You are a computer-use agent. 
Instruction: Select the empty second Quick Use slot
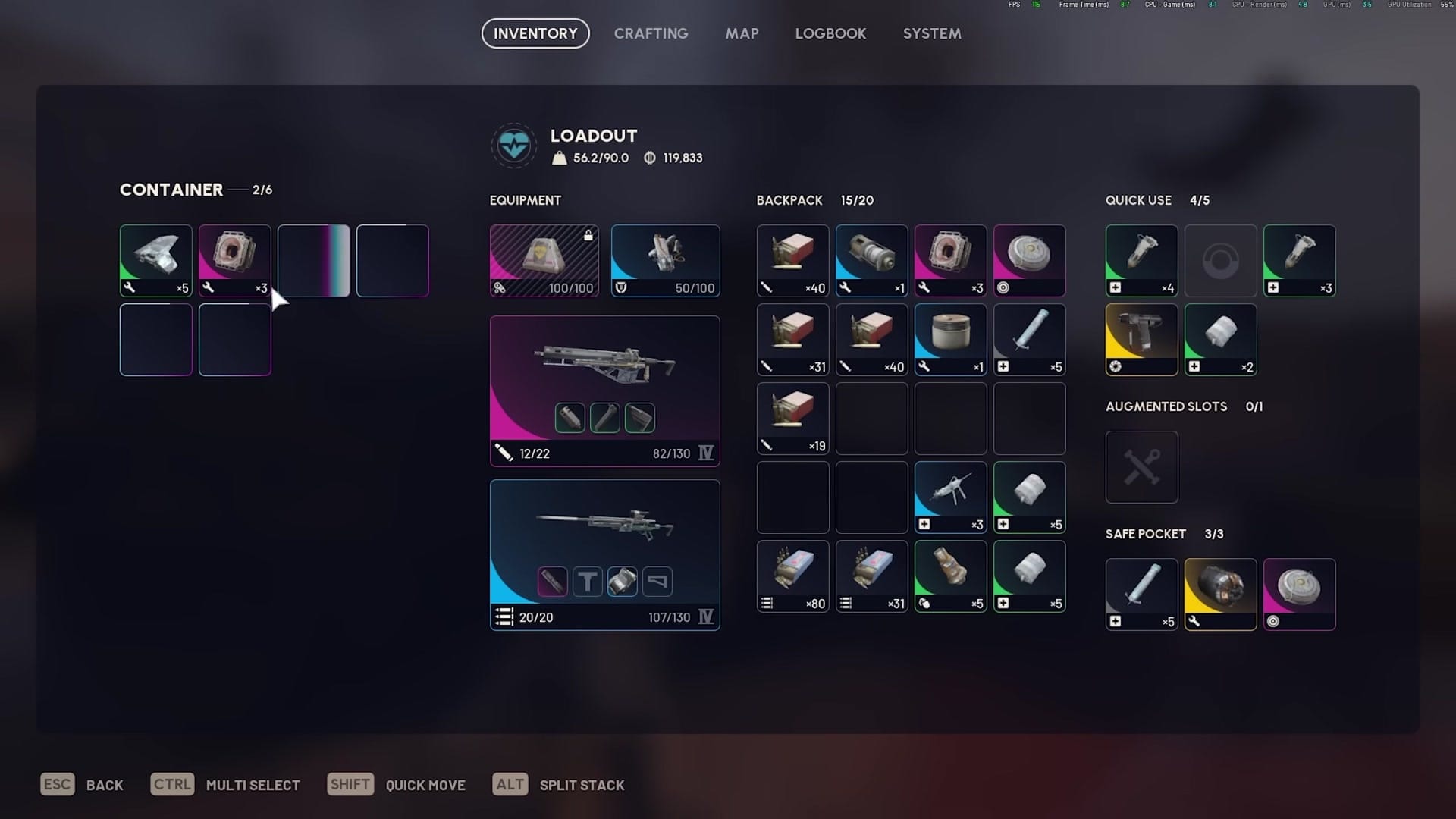[x=1220, y=260]
